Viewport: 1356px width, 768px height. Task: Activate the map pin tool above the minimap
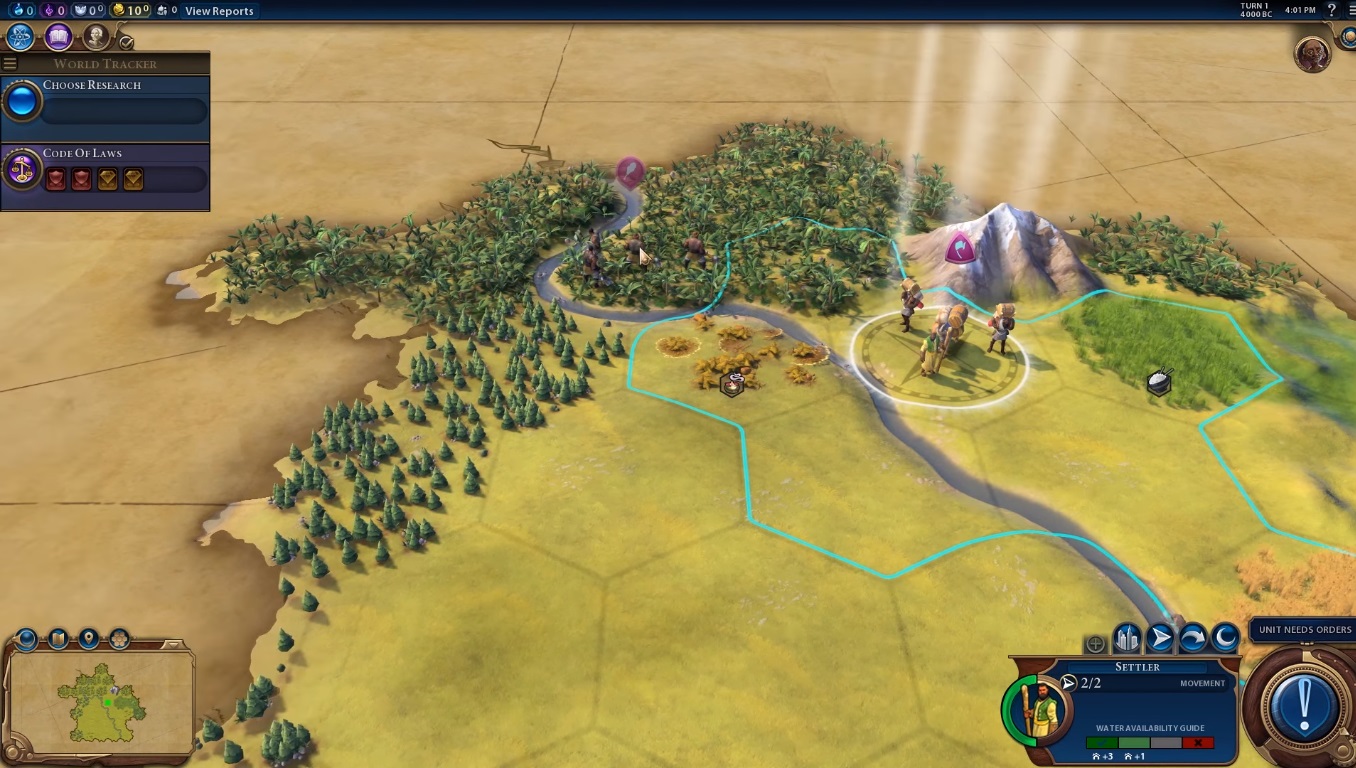tap(89, 639)
